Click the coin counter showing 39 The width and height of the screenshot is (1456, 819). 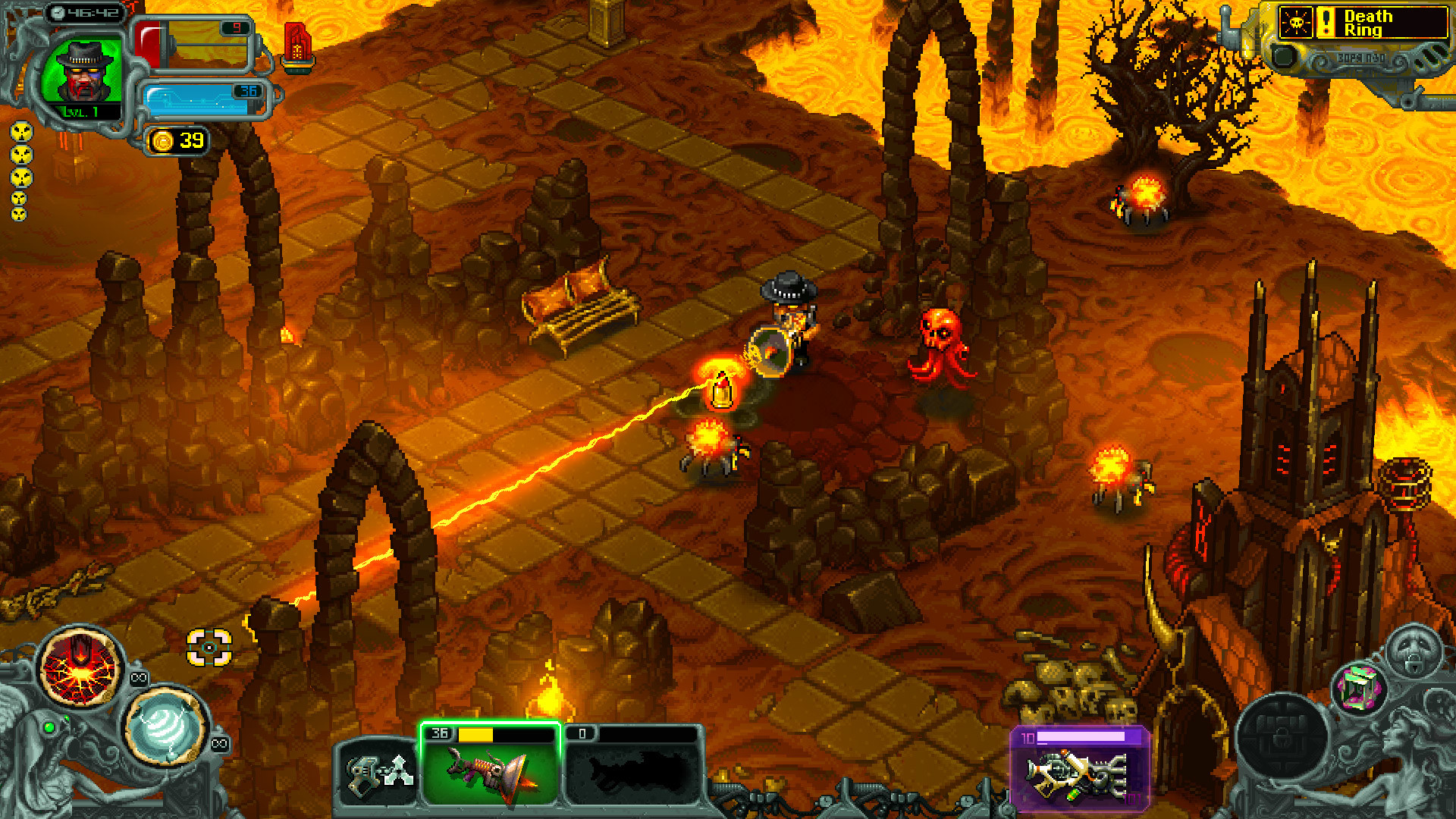point(177,140)
